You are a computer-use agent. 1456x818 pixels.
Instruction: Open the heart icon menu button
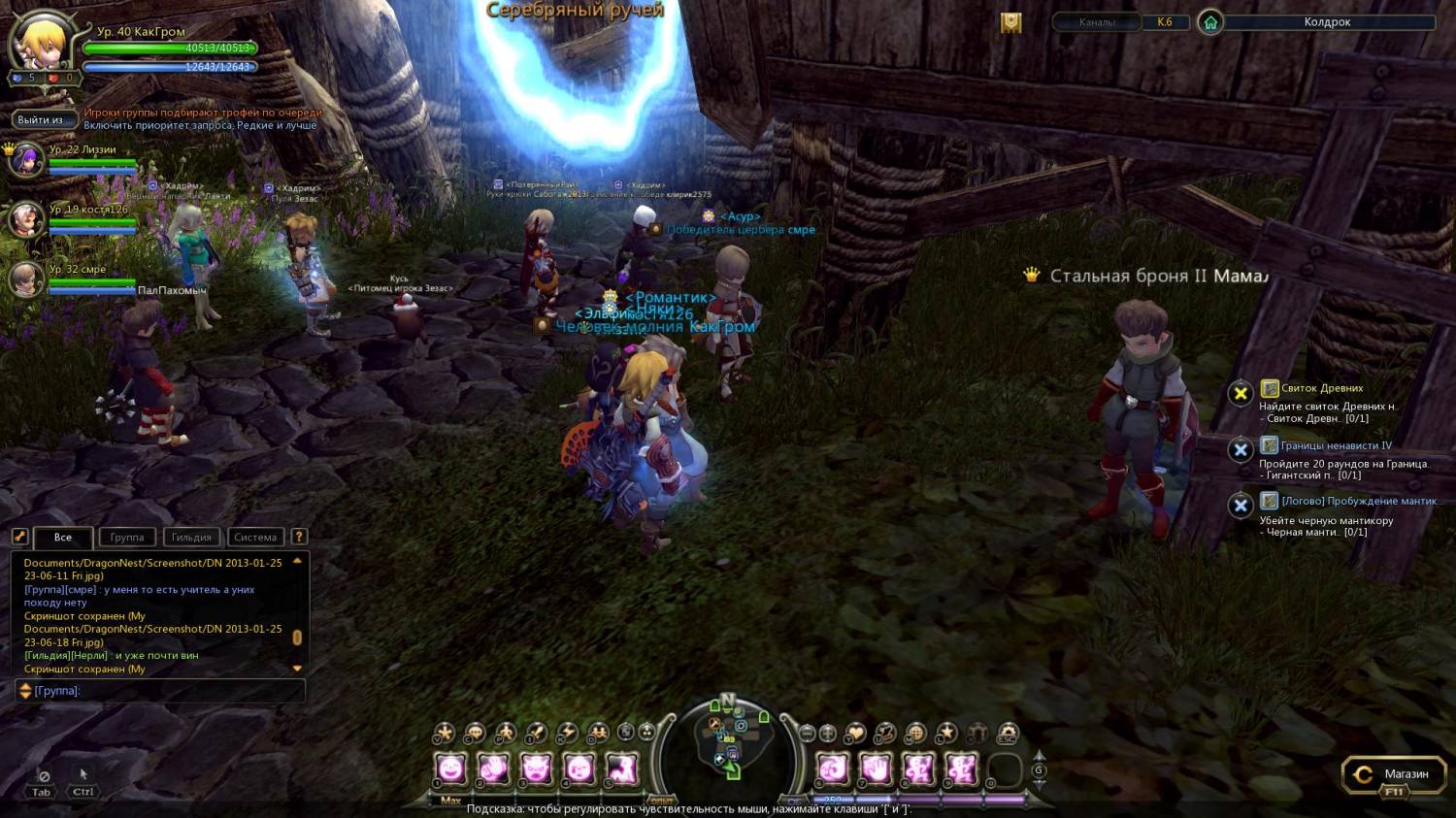(855, 734)
